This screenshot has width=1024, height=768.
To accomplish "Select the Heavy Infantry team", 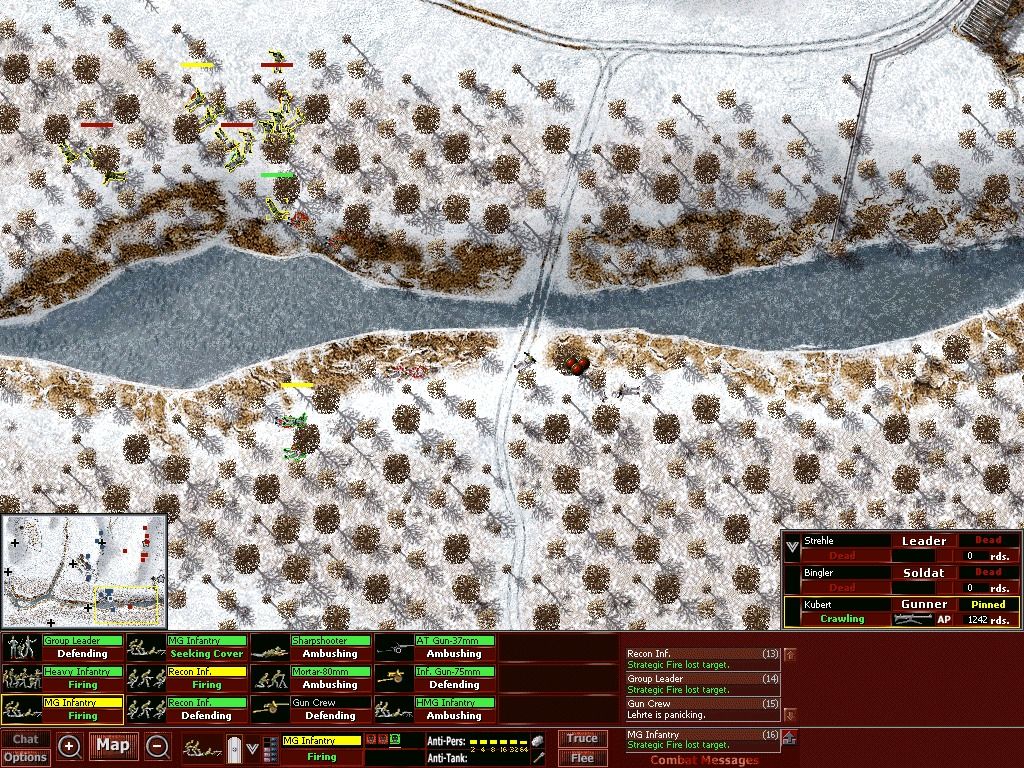I will coord(62,678).
